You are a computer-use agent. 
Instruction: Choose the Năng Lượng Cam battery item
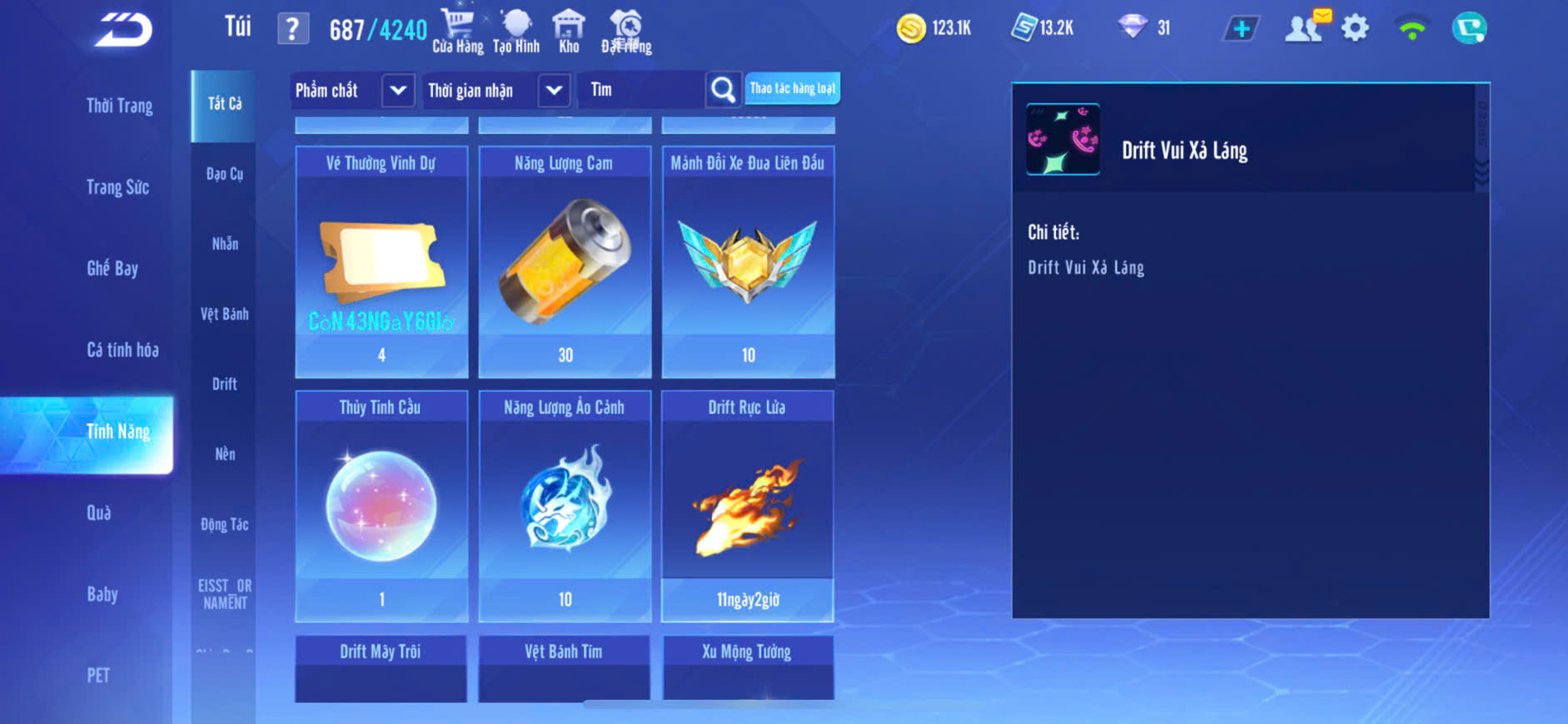[565, 262]
